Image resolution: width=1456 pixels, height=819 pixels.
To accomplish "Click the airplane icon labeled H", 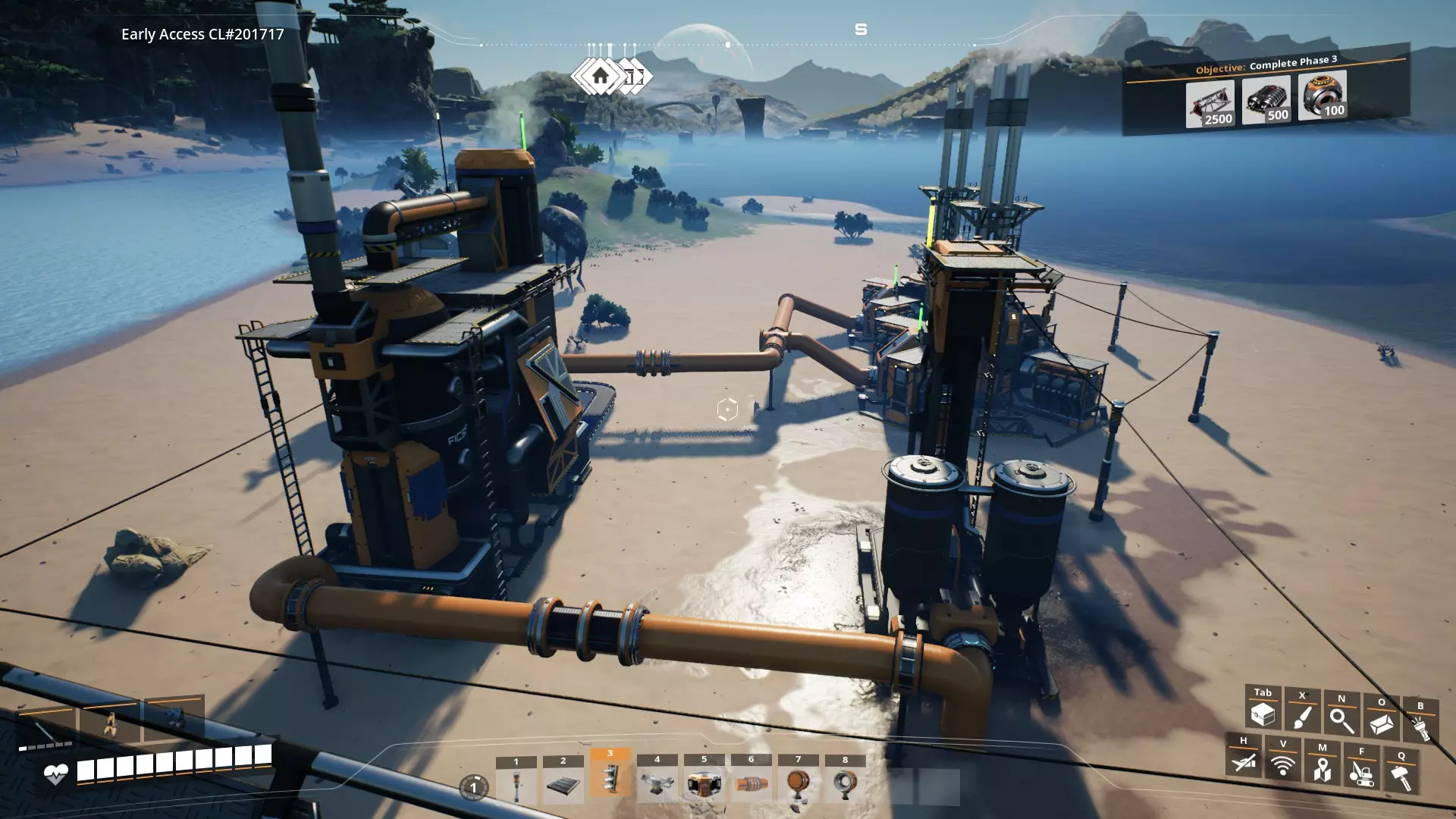I will [1244, 761].
